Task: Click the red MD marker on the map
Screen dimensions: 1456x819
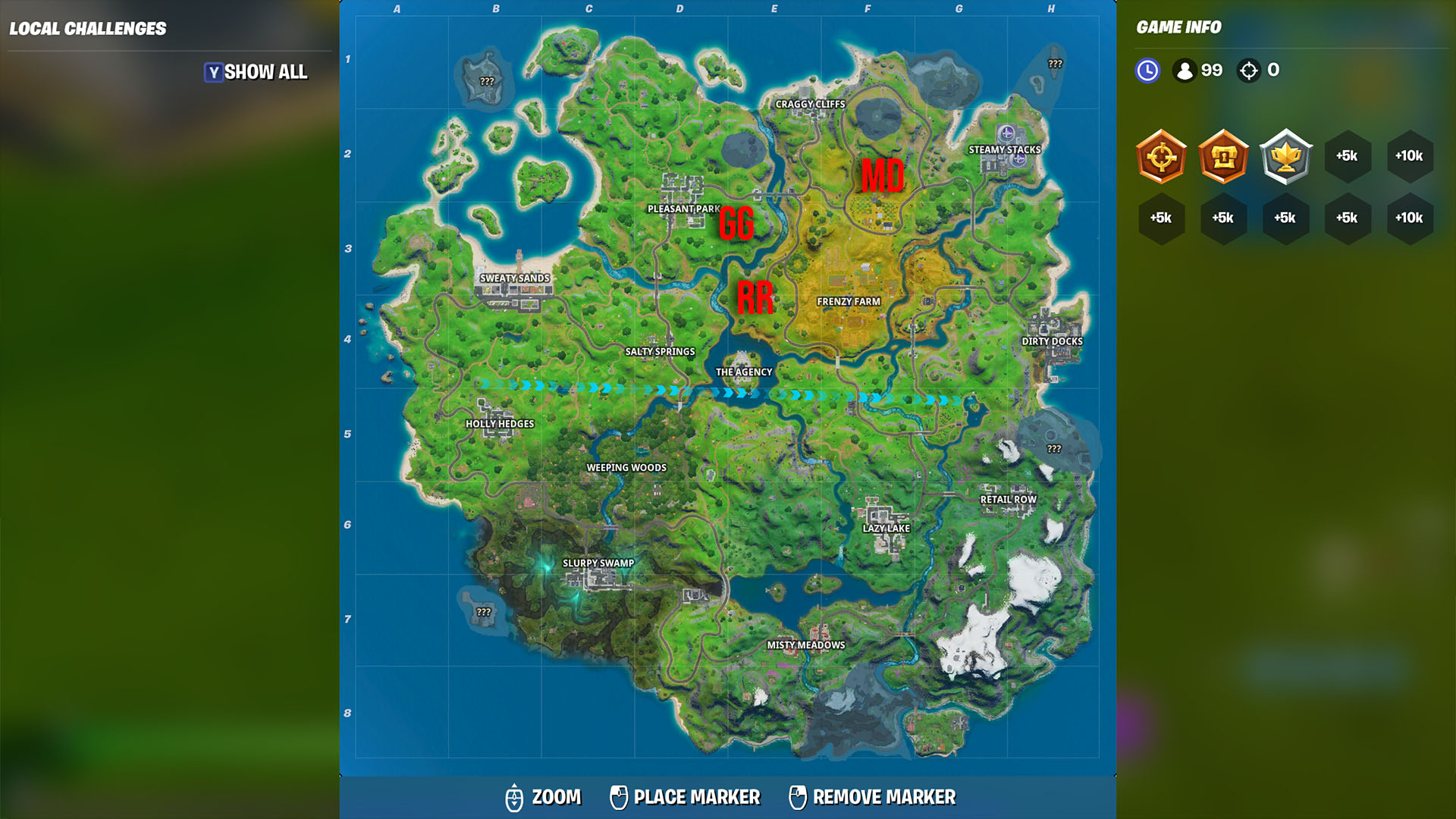Action: click(882, 177)
